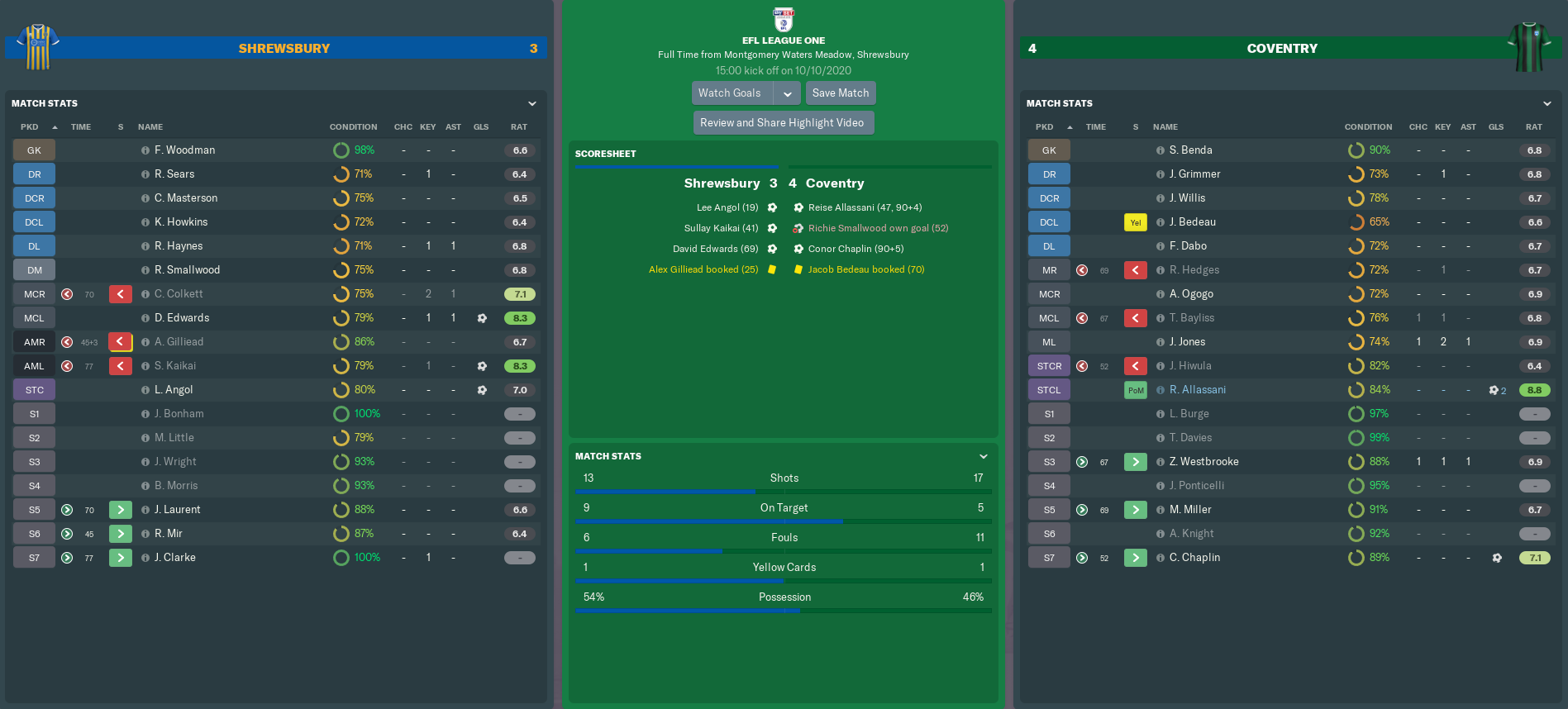
Task: Sort Coventry players by PKD column
Action: click(1045, 127)
